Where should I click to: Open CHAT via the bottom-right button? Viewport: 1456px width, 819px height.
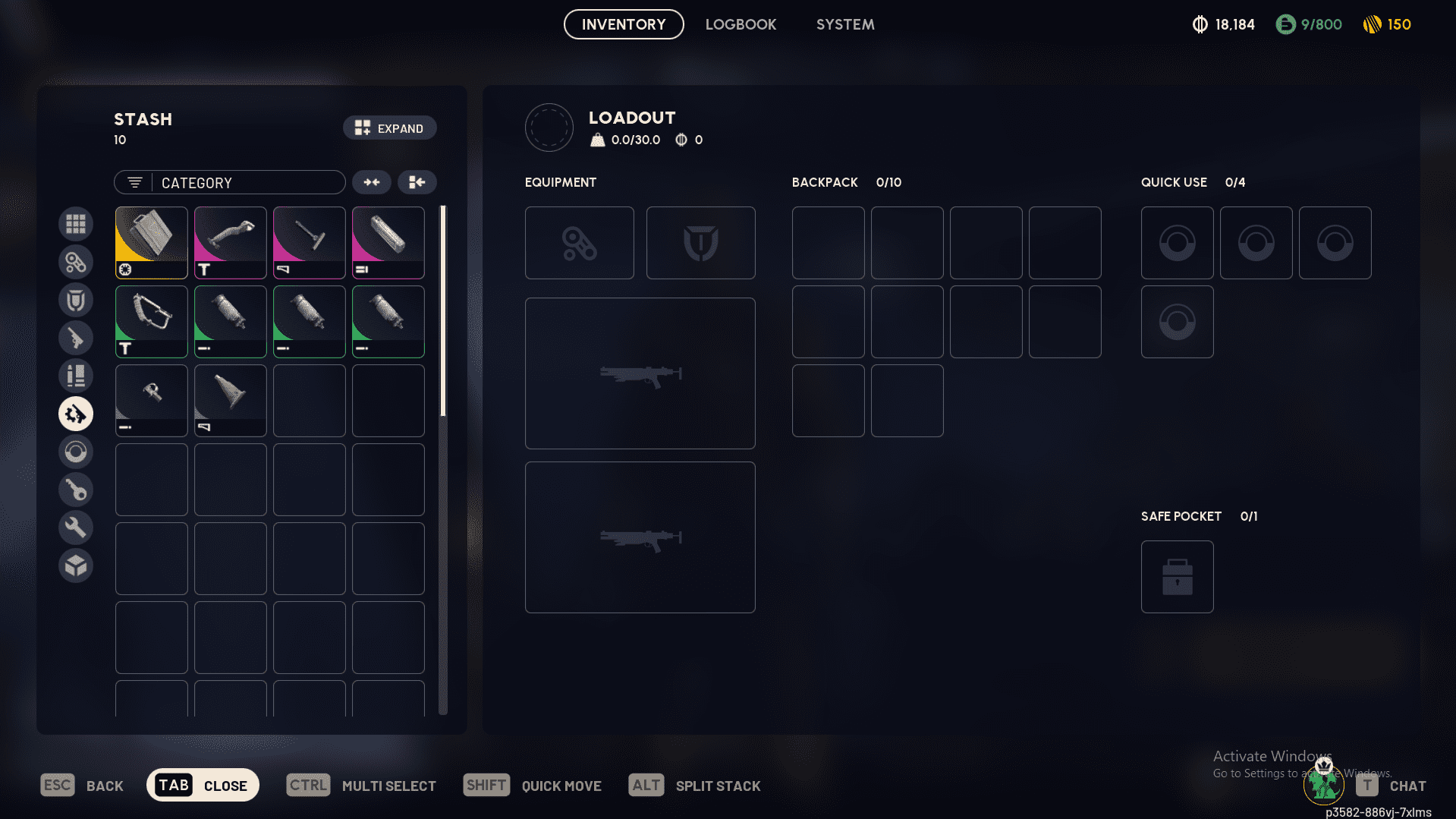[1393, 785]
